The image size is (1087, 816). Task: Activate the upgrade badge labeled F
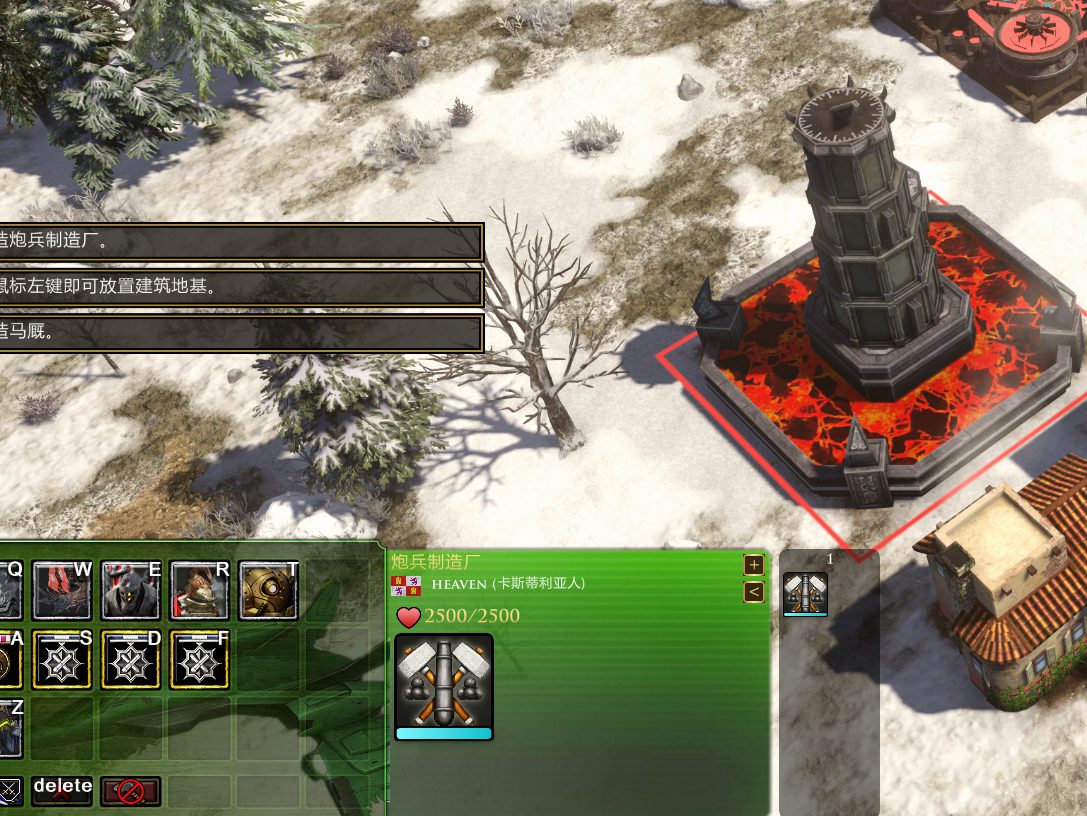tap(200, 659)
